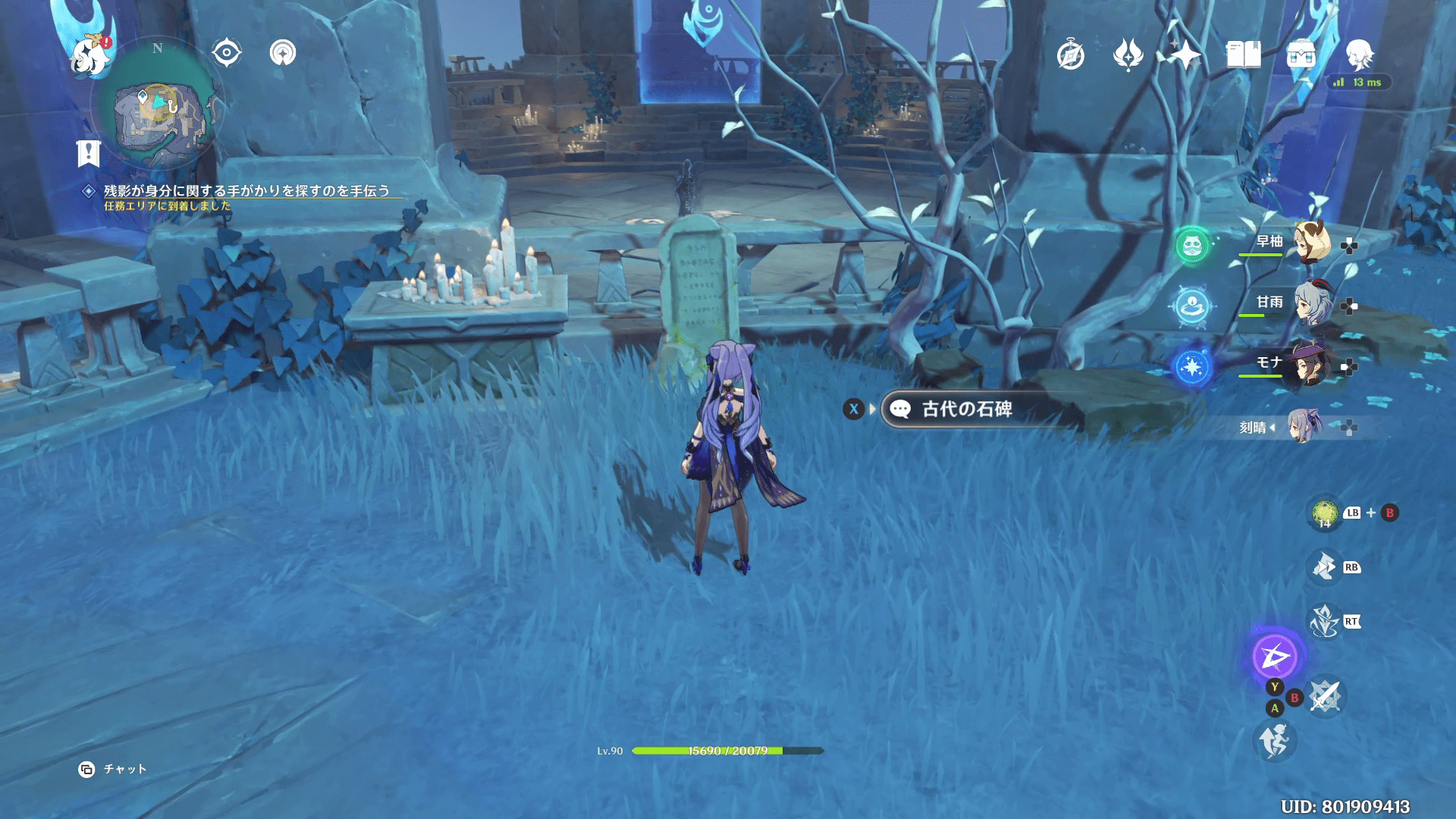Open the quest bookmark icon with exclamation mark
This screenshot has width=1456, height=819.
pos(89,153)
